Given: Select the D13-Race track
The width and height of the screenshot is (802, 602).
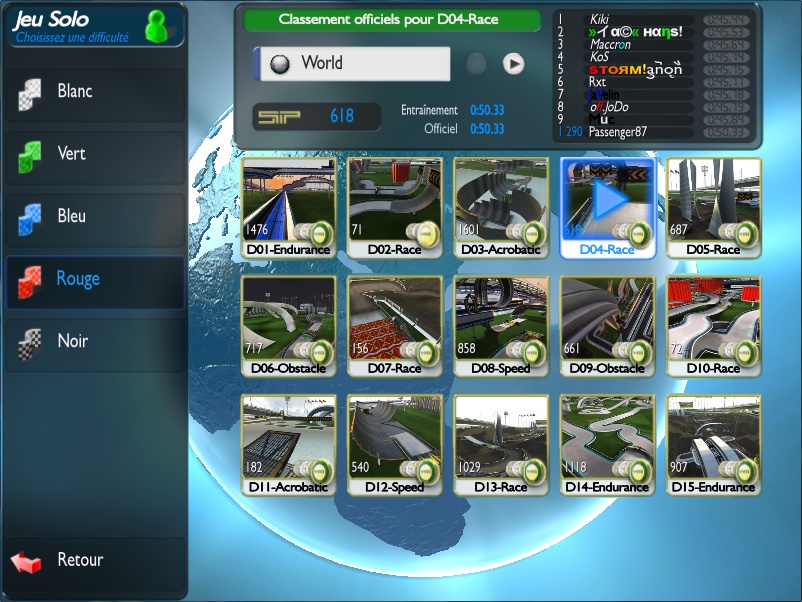Looking at the screenshot, I should (501, 444).
